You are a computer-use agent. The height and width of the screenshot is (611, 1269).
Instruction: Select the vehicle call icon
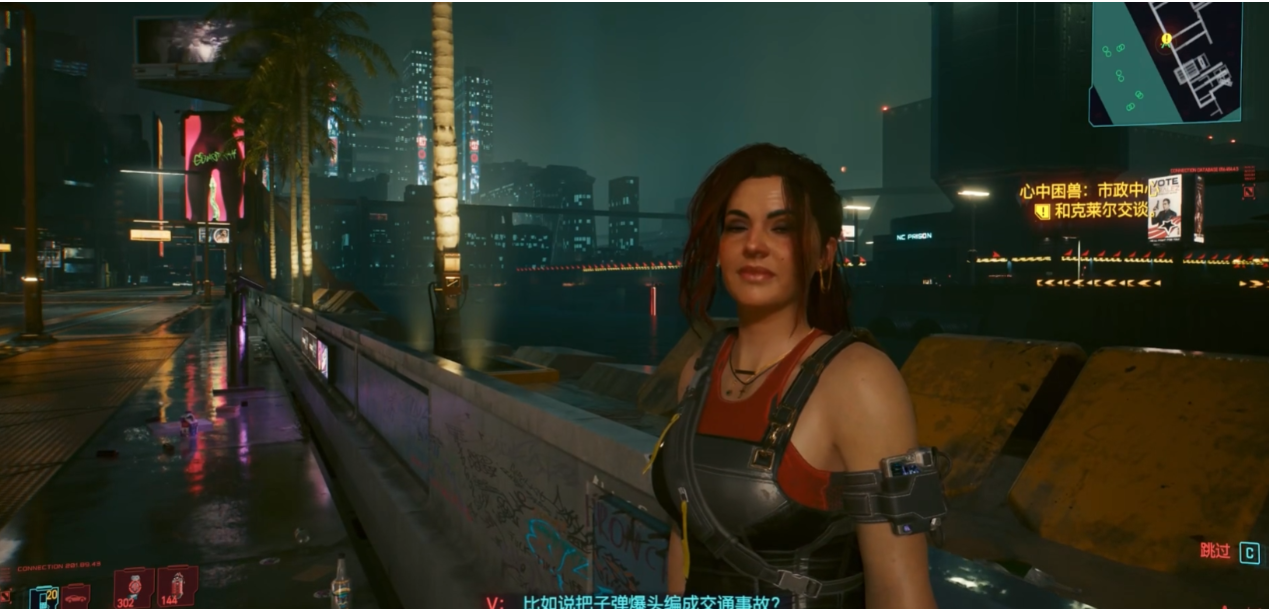[x=76, y=597]
